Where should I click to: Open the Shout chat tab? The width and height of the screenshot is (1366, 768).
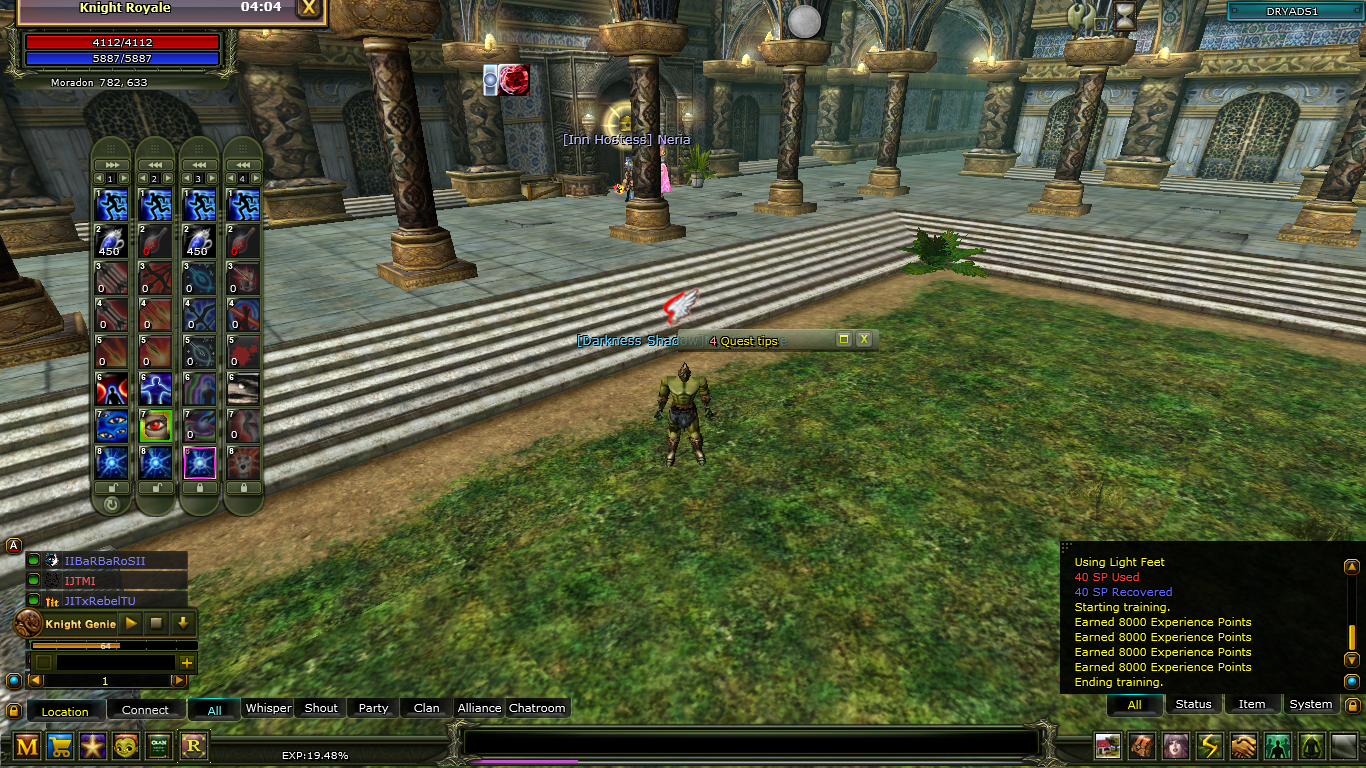pos(321,708)
